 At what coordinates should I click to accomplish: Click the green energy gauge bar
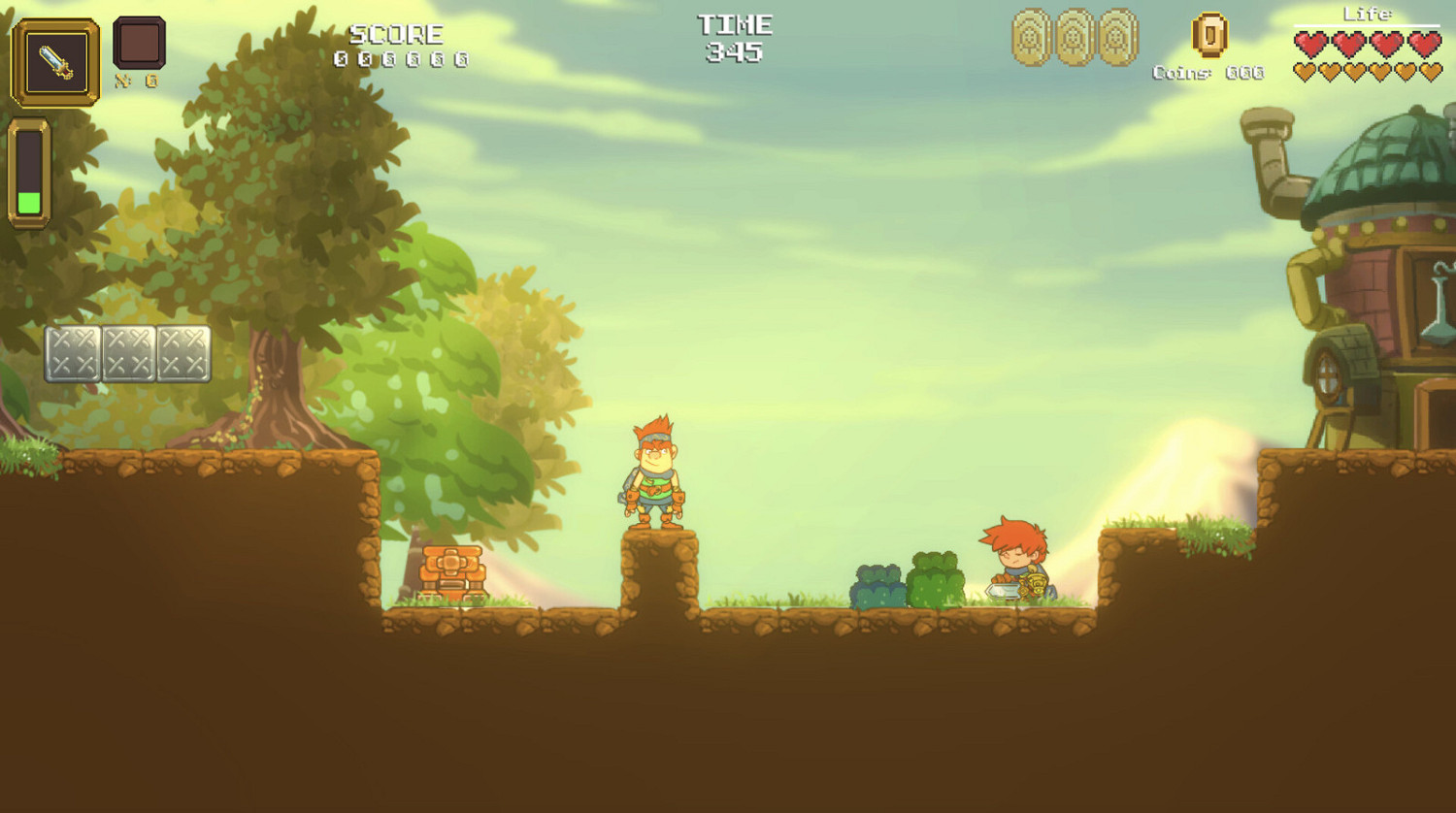31,201
